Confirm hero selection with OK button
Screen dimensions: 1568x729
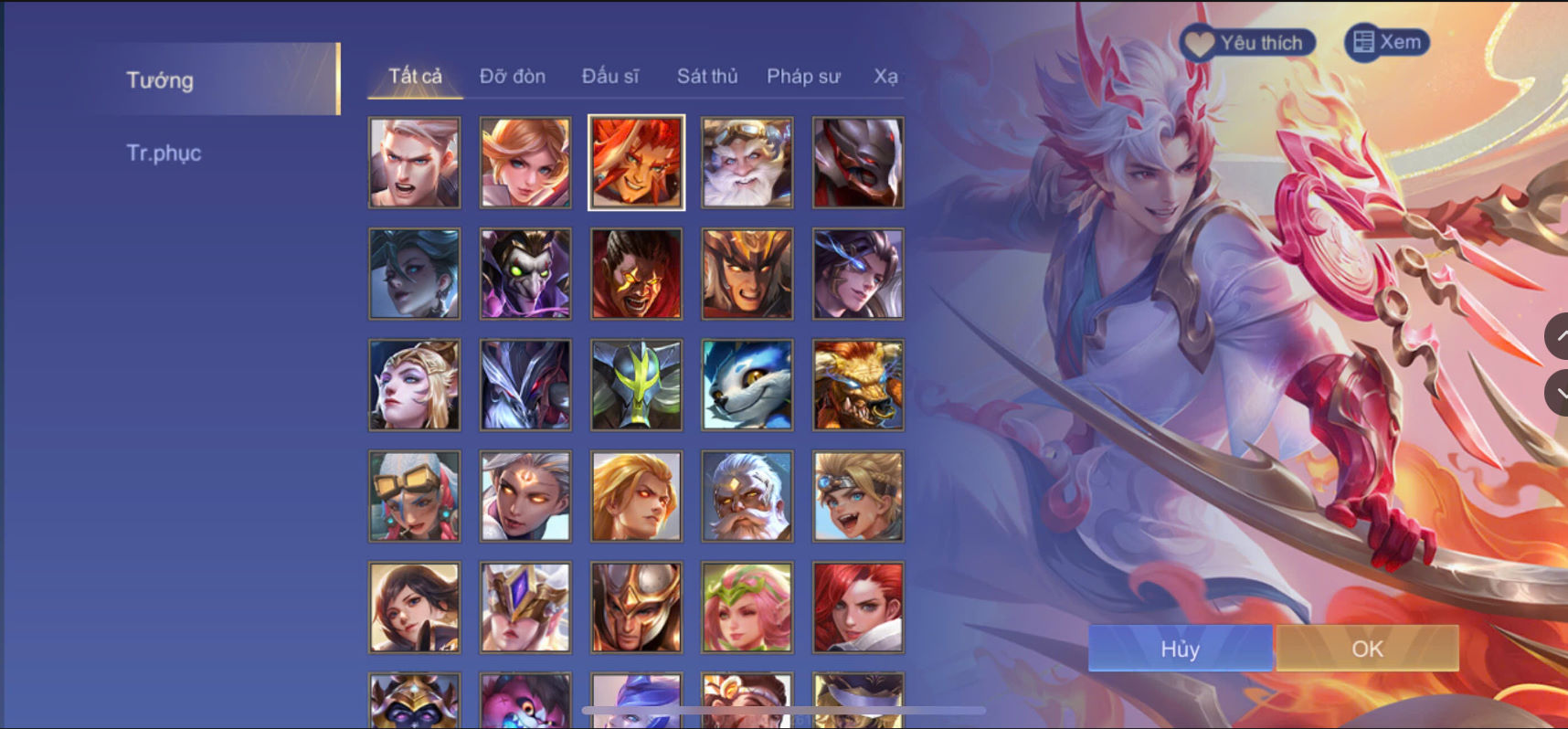1367,649
